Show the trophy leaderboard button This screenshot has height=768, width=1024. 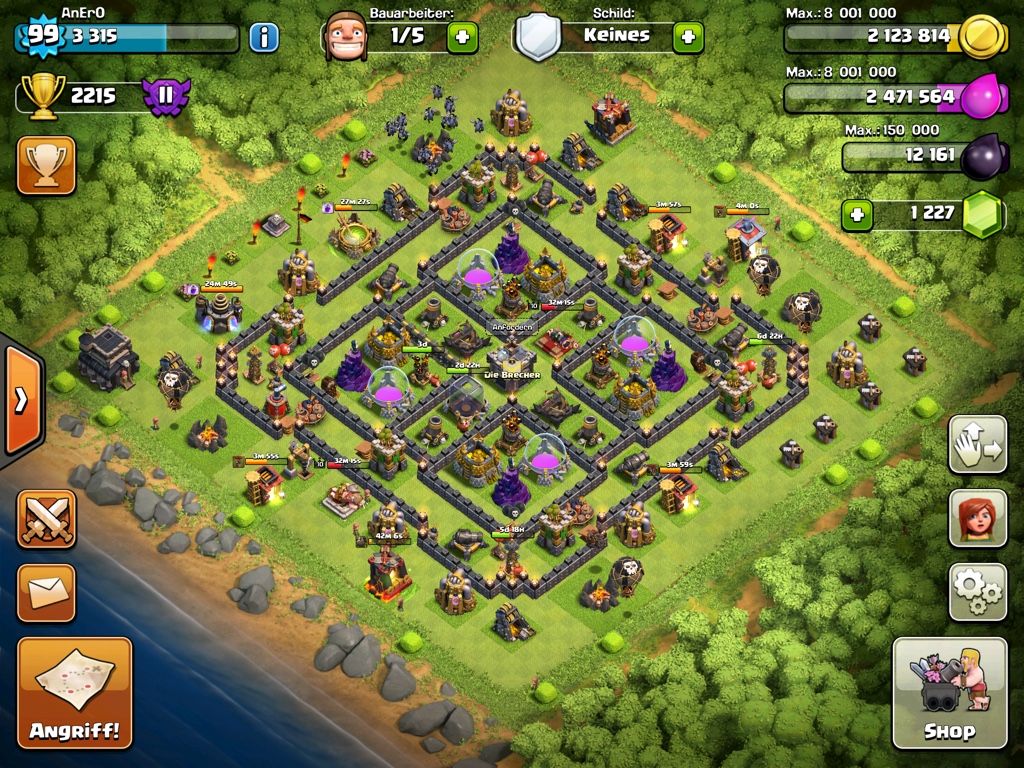(46, 165)
